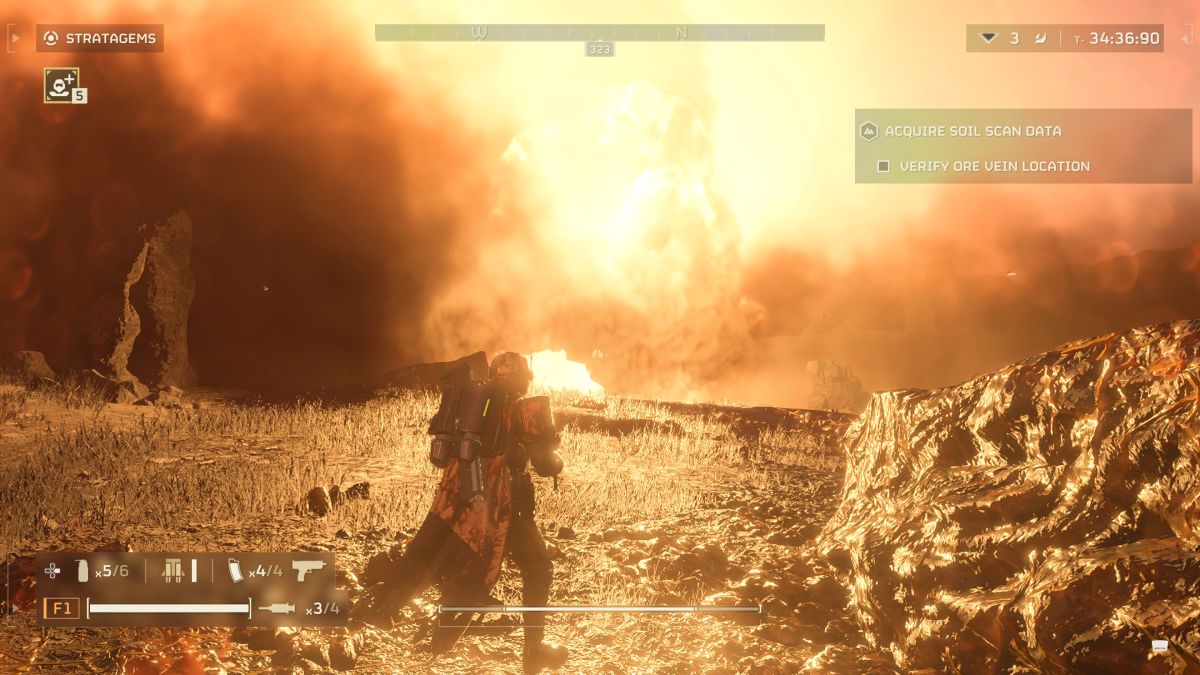Expand the arrow beside the Stratagems label

click(x=14, y=38)
